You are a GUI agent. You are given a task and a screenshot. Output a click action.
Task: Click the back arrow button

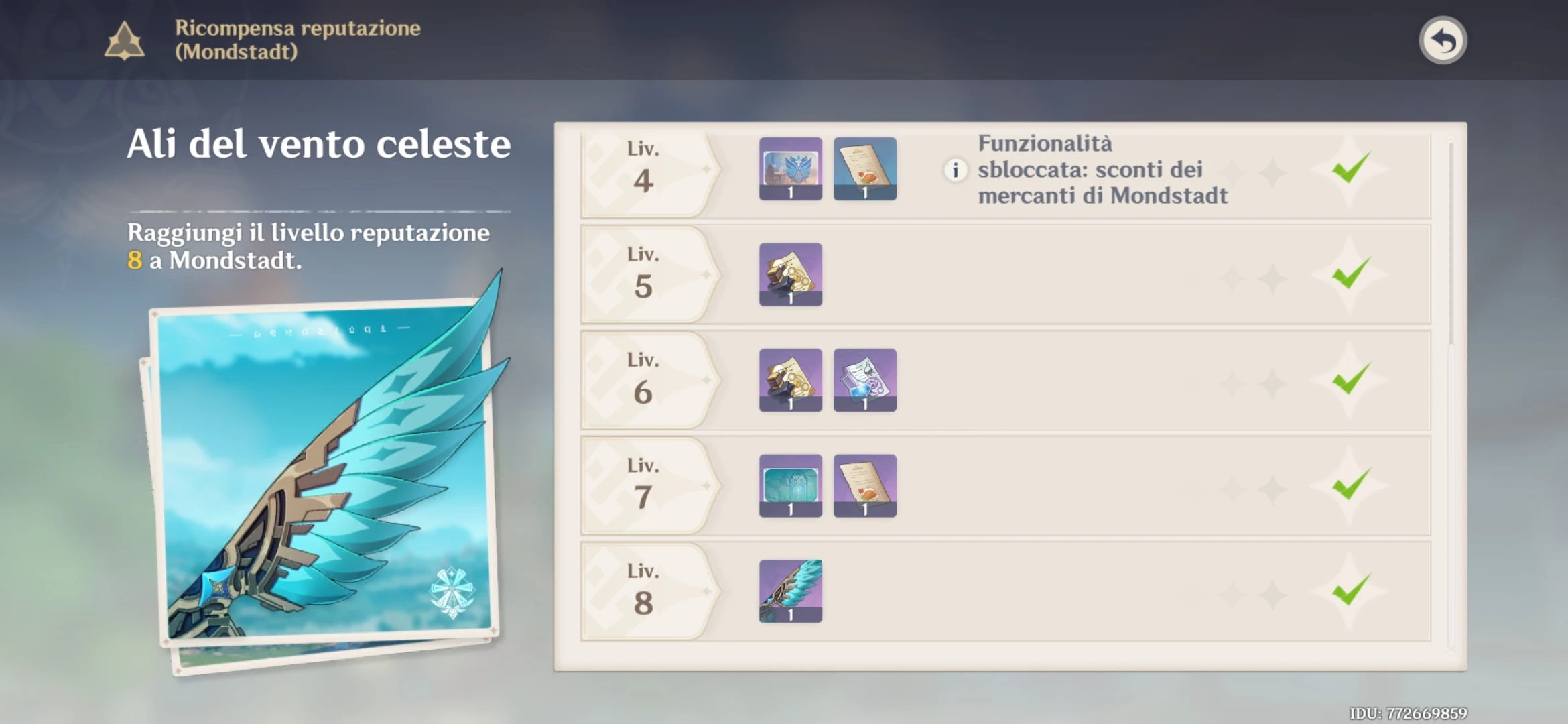pos(1444,40)
